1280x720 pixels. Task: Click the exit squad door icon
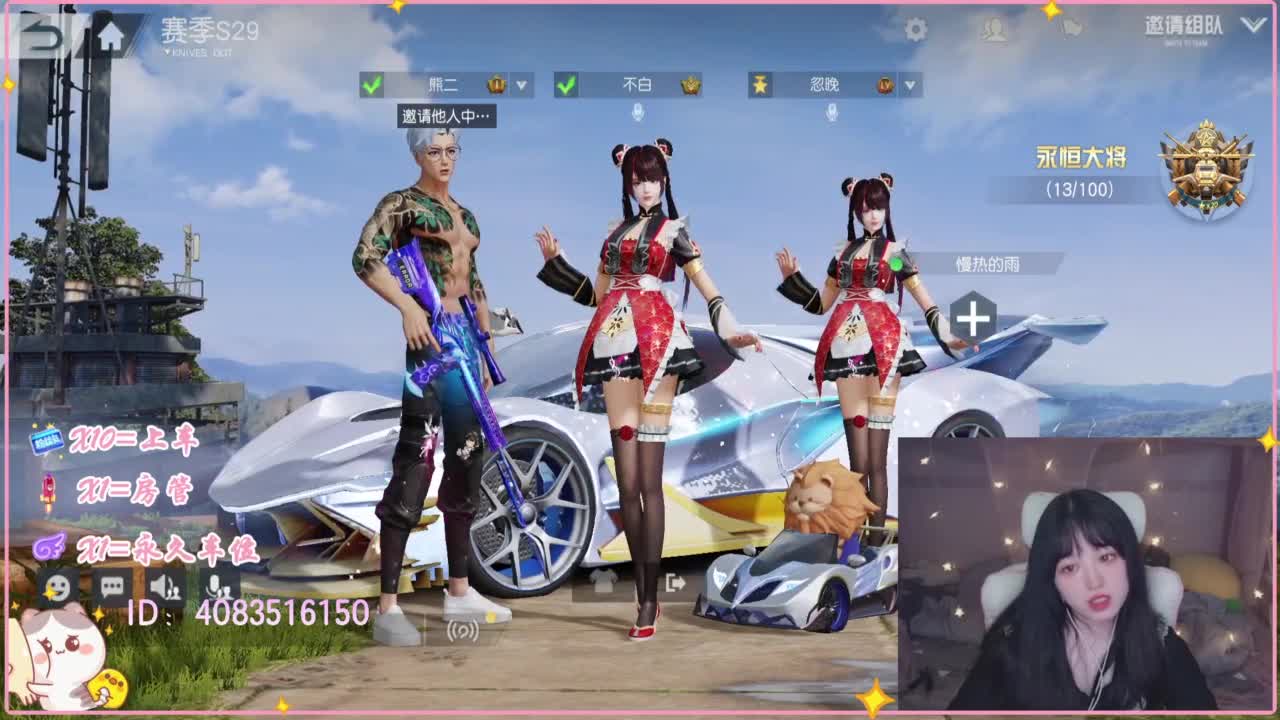673,583
